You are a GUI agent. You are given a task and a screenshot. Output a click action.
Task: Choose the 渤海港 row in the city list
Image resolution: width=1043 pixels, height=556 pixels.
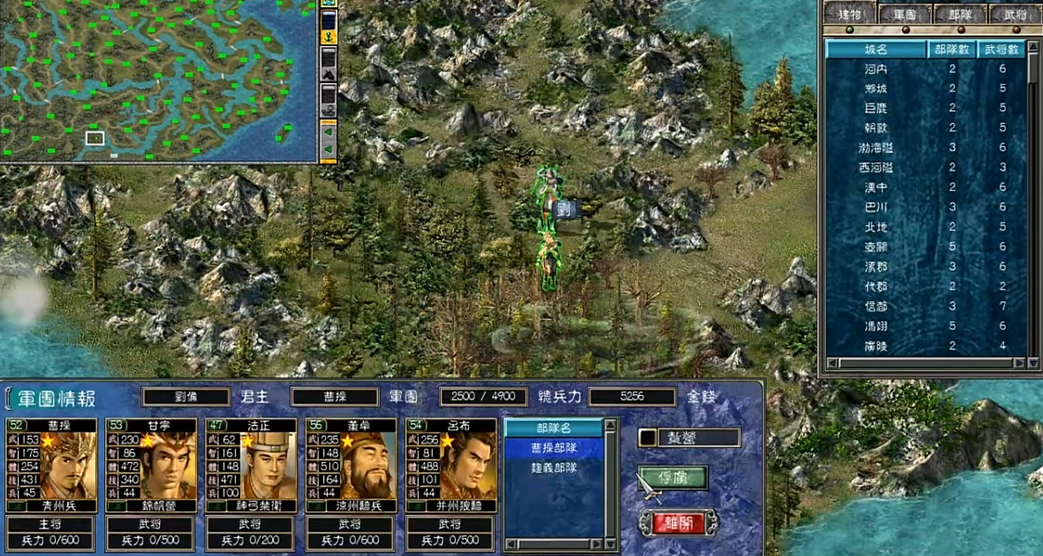coord(876,148)
